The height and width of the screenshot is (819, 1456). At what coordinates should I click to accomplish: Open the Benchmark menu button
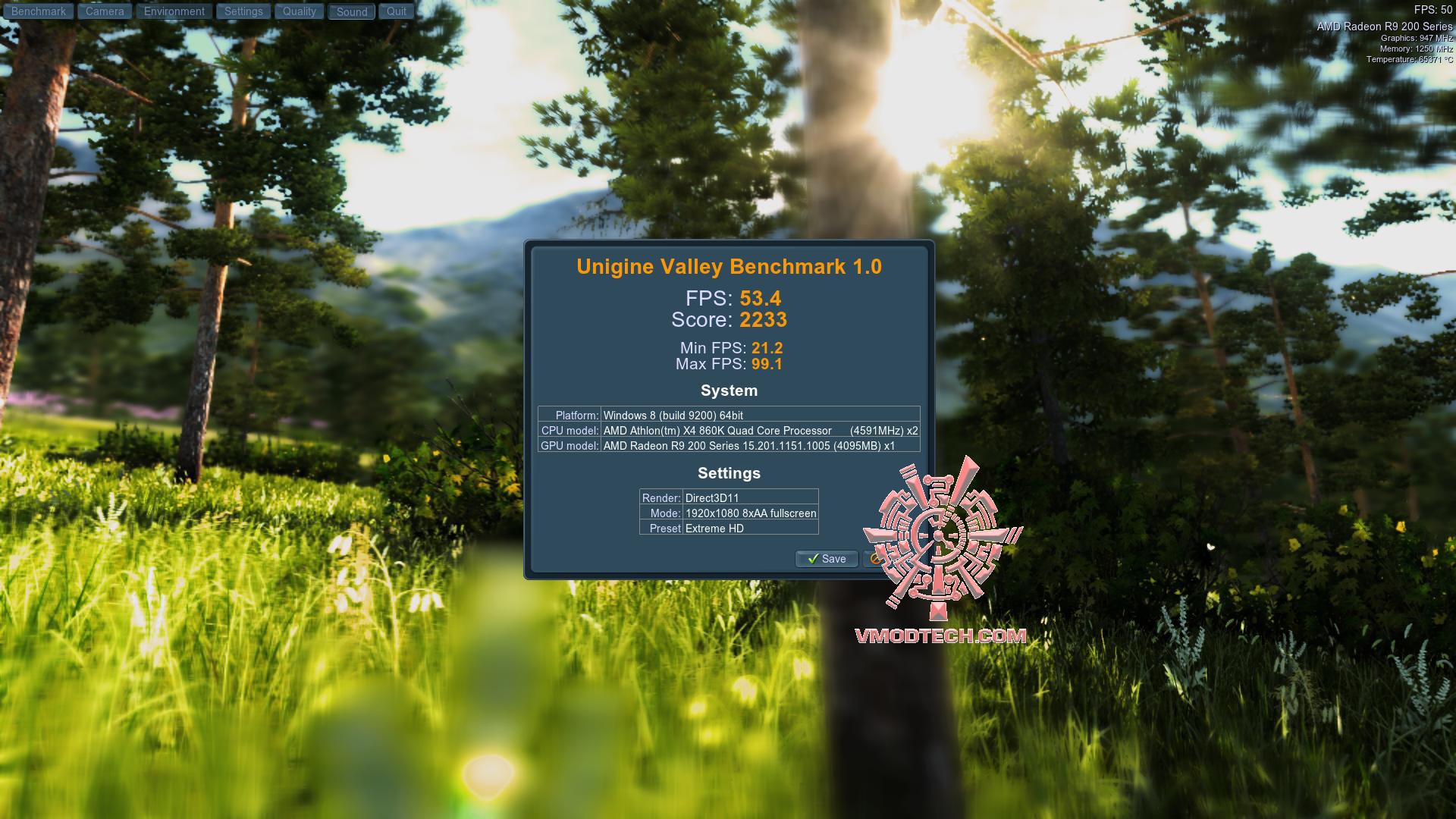(x=39, y=11)
